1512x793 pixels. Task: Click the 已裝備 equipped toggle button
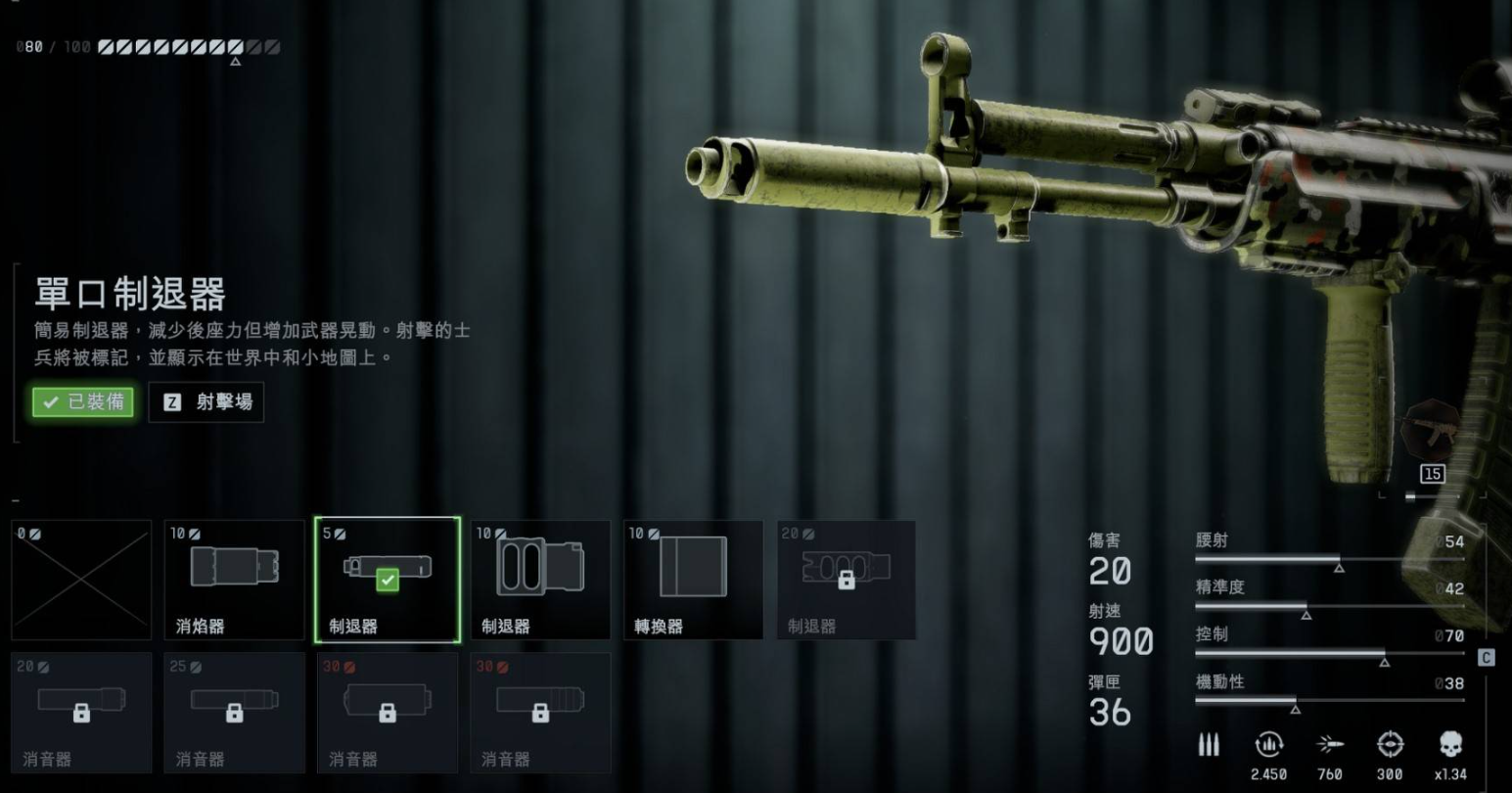pos(82,402)
